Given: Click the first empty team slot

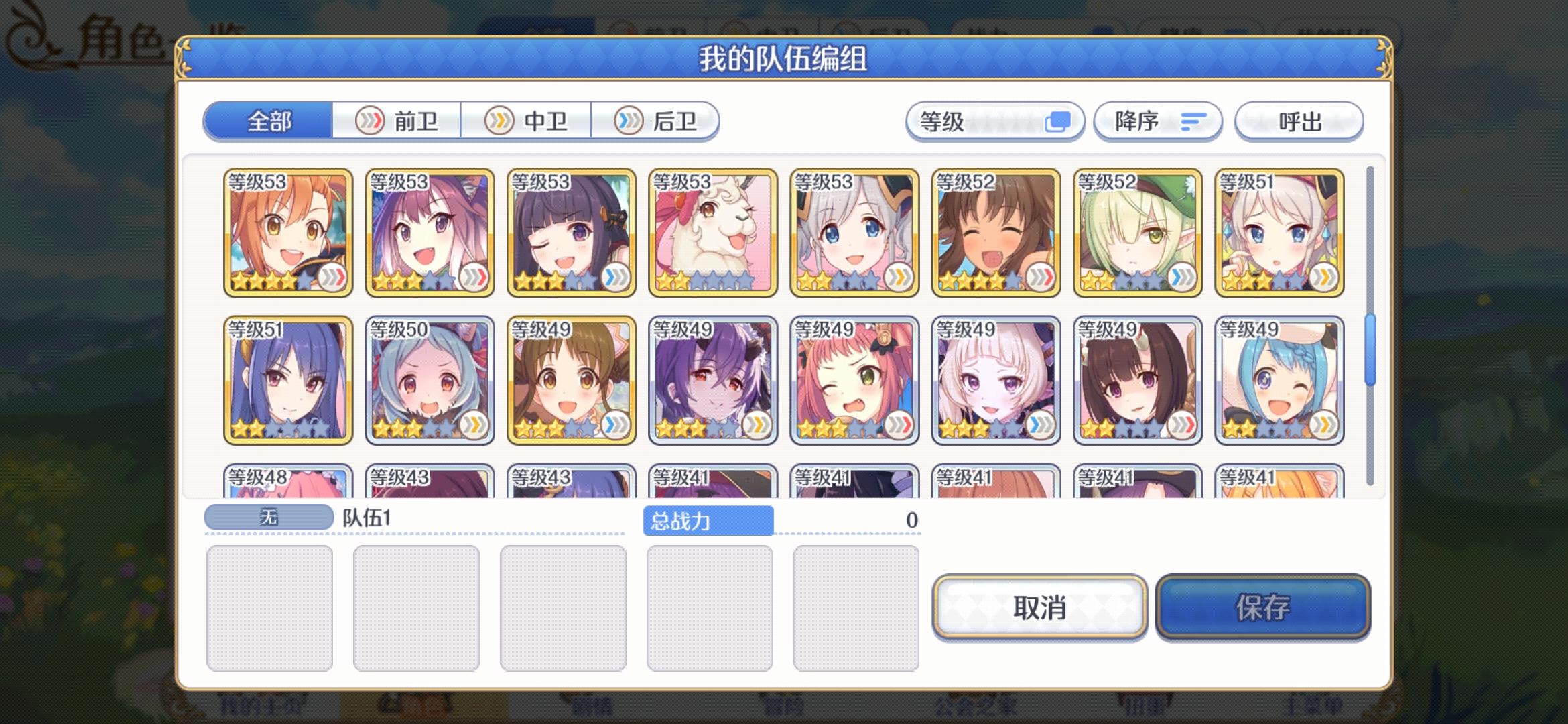Looking at the screenshot, I should pos(270,605).
